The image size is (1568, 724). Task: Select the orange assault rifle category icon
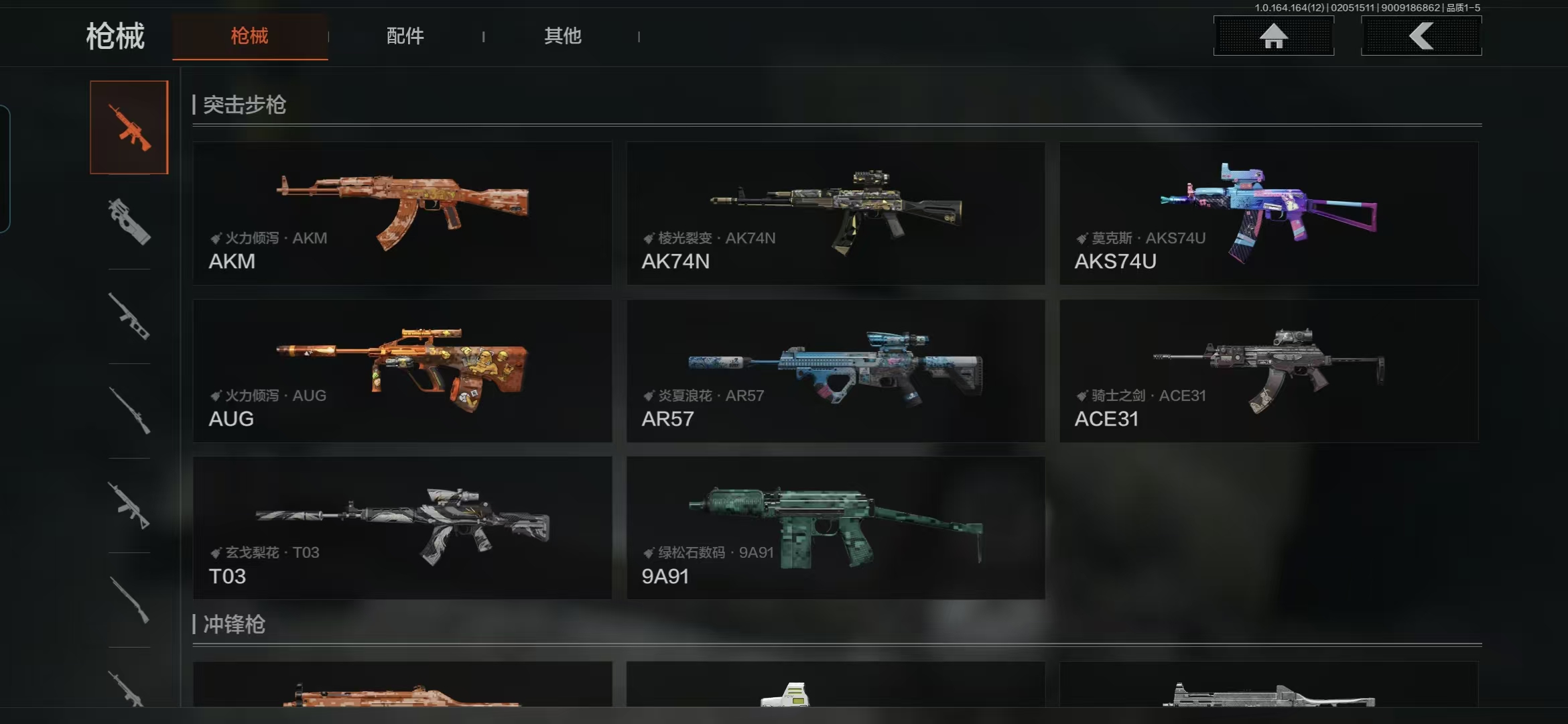click(x=129, y=127)
